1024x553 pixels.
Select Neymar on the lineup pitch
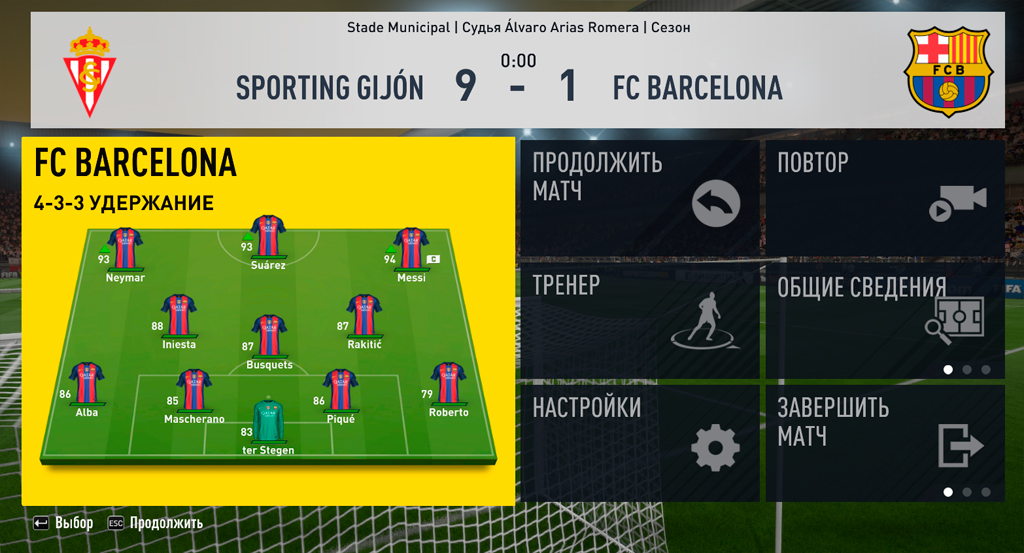click(126, 250)
